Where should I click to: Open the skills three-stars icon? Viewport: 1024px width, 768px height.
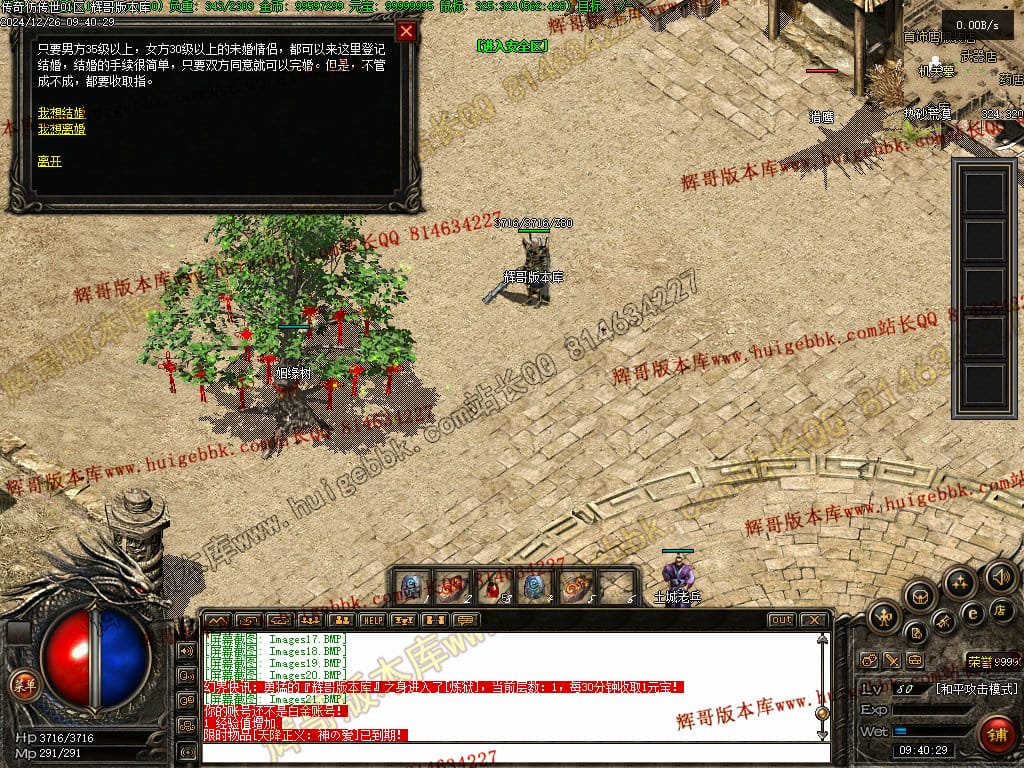tap(959, 583)
